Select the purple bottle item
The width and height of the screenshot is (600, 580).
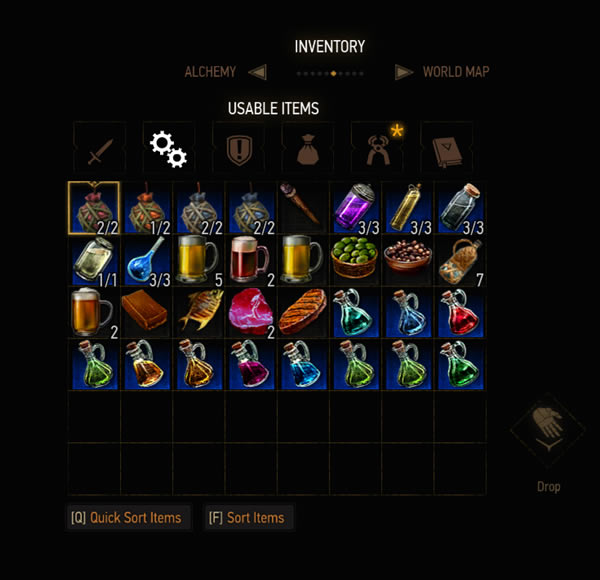tap(354, 207)
